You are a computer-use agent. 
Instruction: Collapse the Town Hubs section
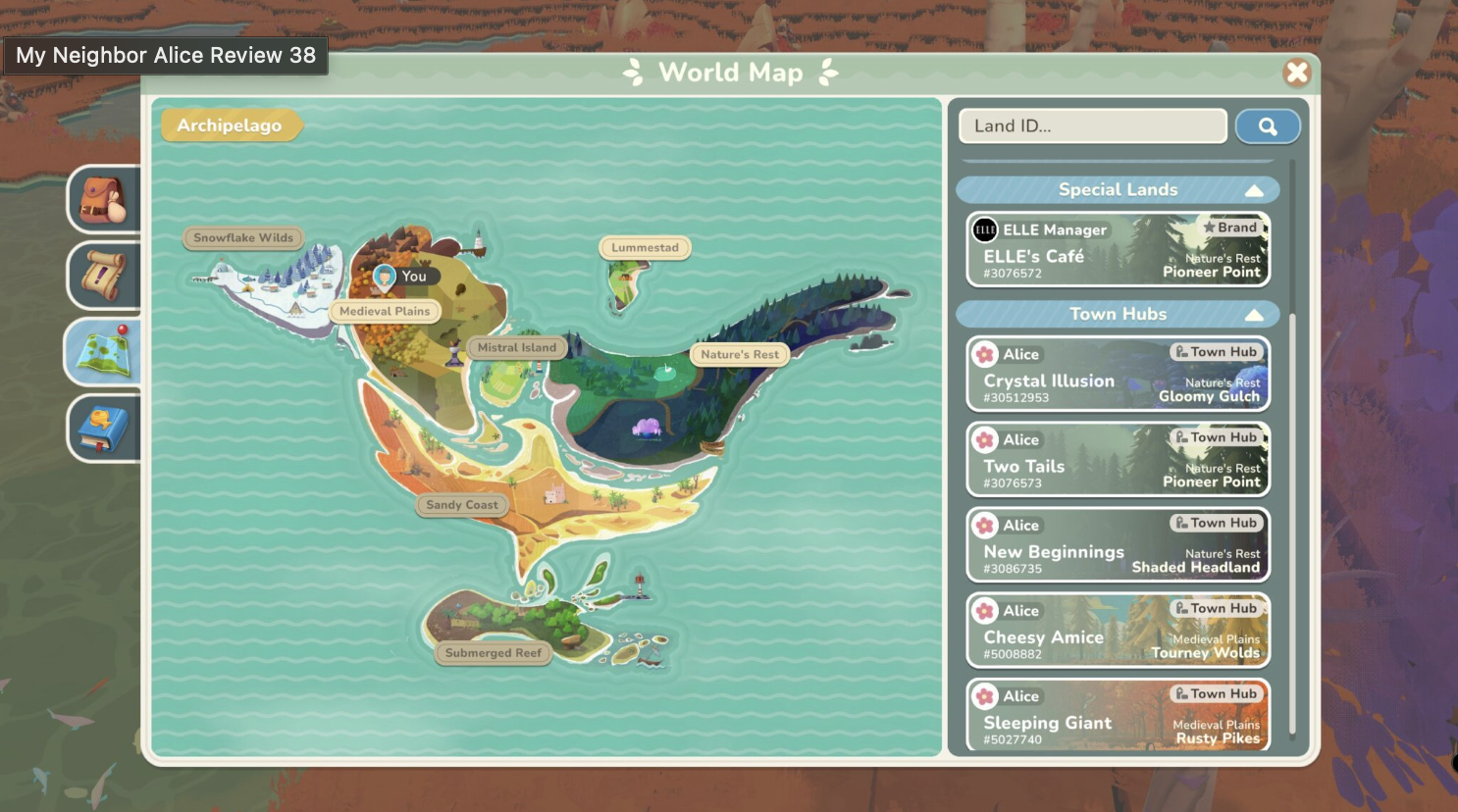point(1254,315)
